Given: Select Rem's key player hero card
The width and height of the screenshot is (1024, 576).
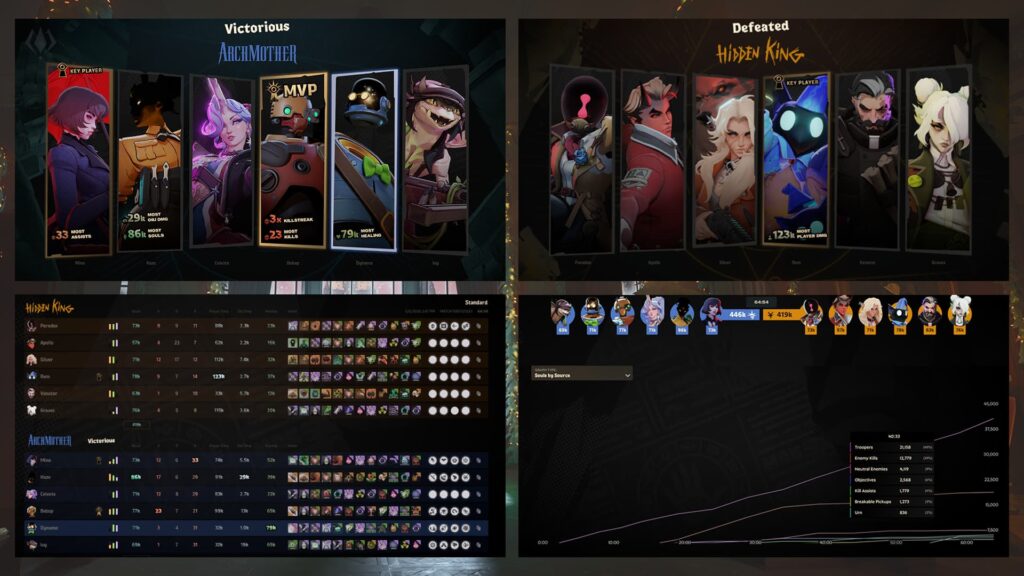Looking at the screenshot, I should [795, 159].
